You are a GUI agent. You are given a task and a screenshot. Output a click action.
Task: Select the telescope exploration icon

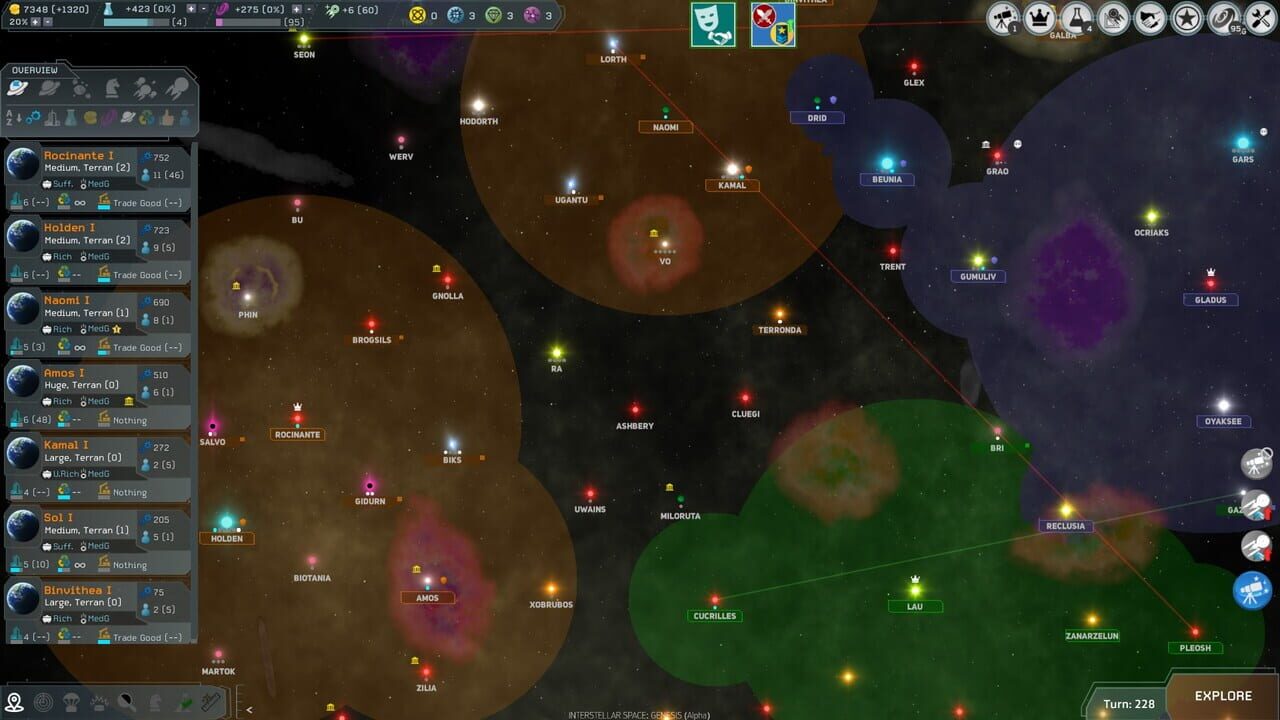1000,17
